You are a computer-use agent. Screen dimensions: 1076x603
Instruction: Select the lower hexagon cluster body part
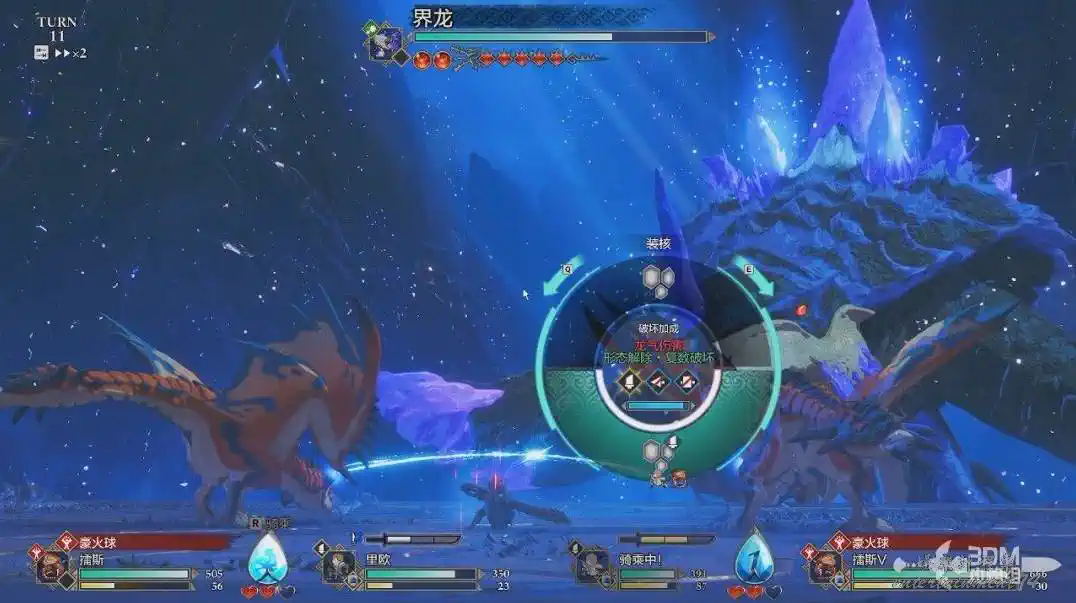[658, 451]
